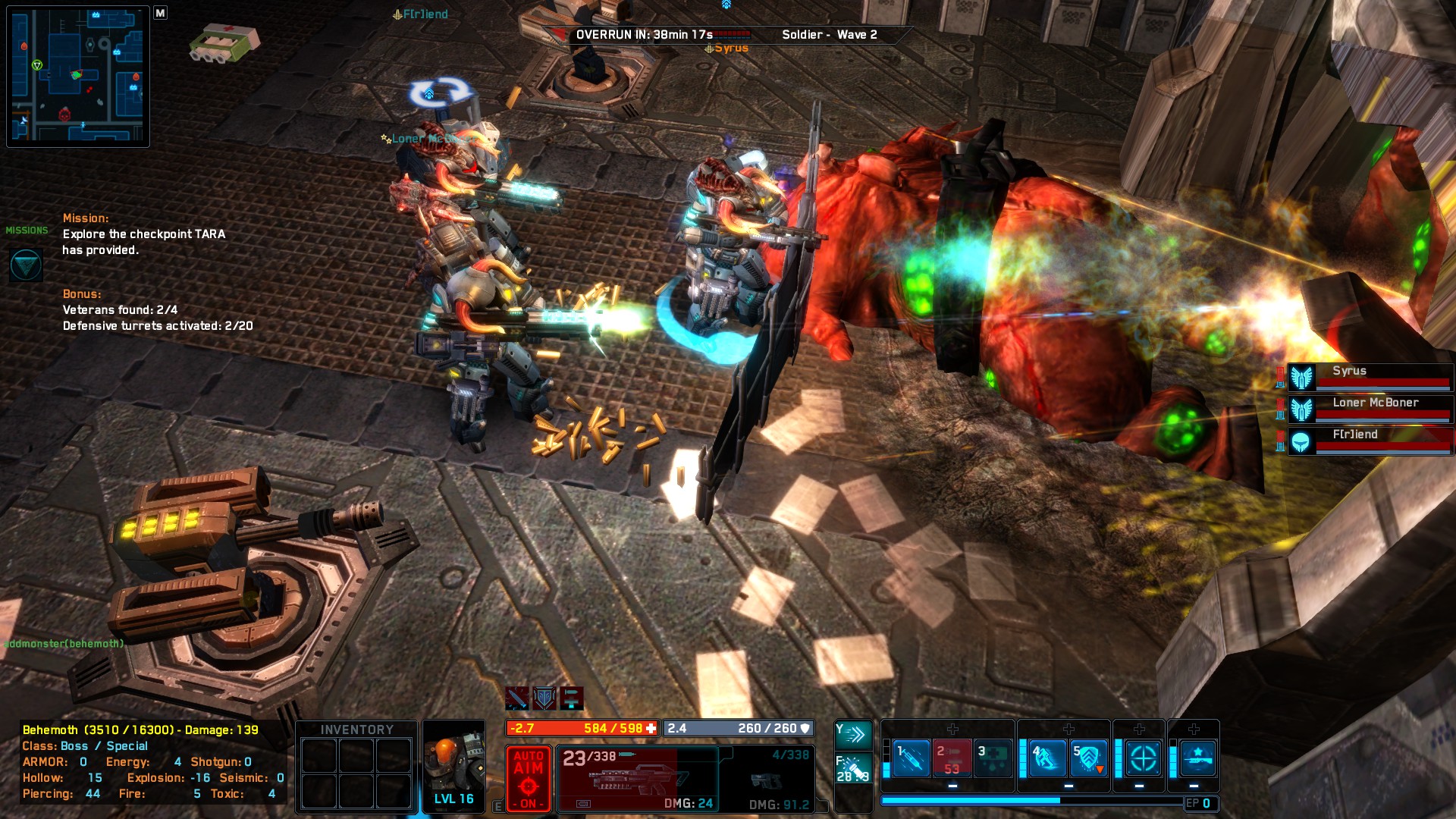Activate the syringe ability in slot 1
This screenshot has height=819, width=1456.
(912, 758)
